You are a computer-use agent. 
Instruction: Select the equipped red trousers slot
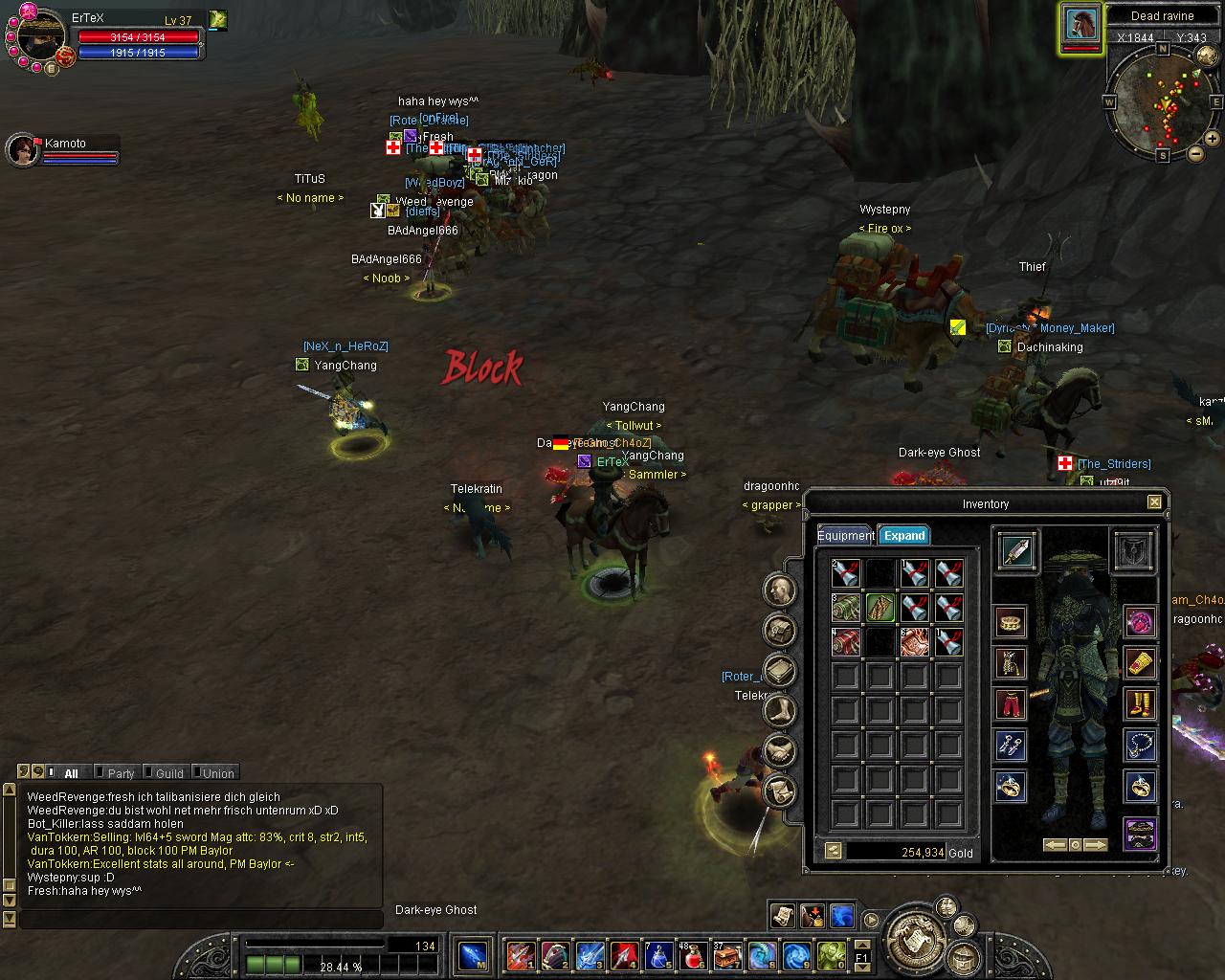coord(1011,704)
